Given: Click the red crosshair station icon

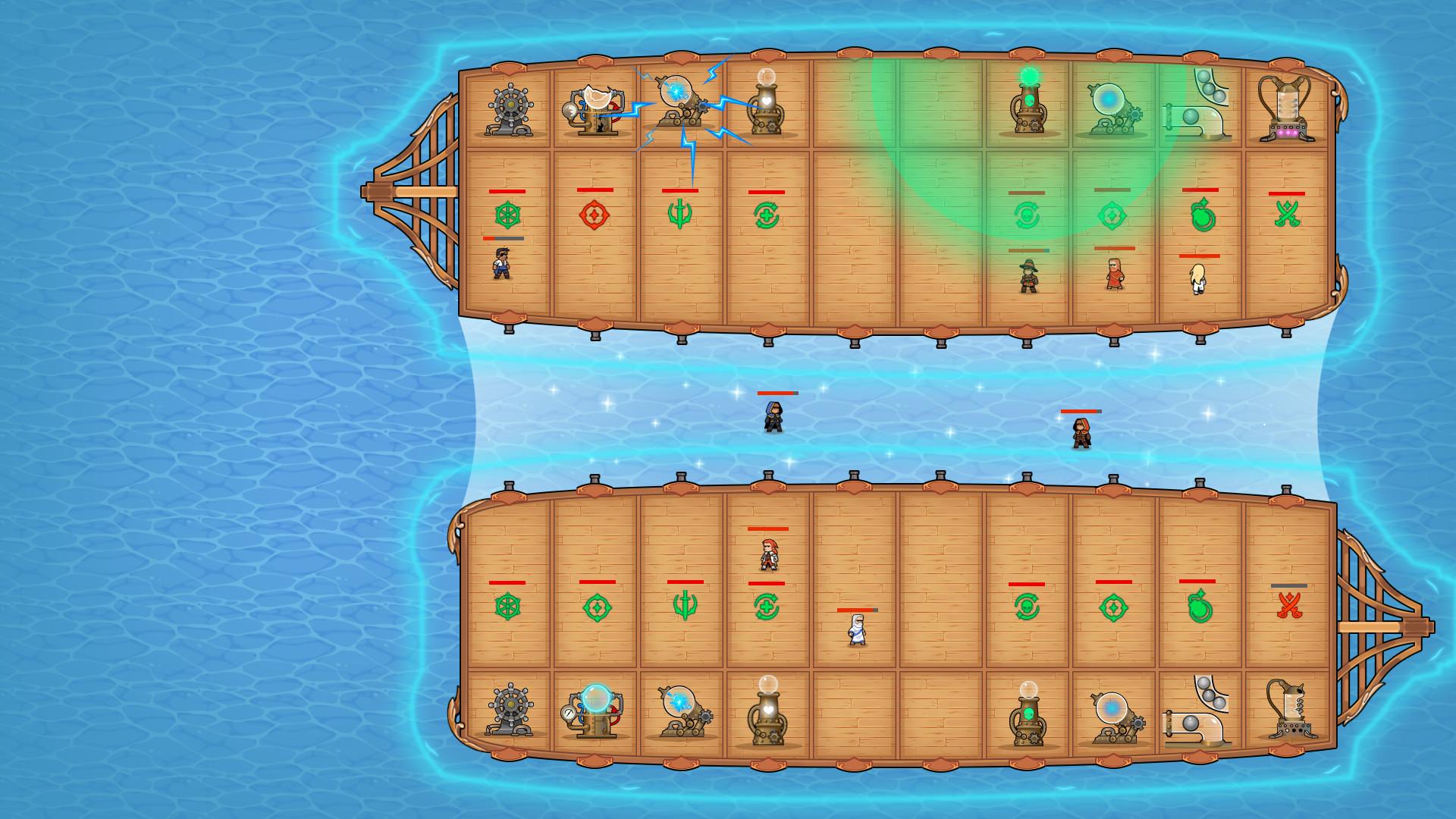Looking at the screenshot, I should click(595, 215).
